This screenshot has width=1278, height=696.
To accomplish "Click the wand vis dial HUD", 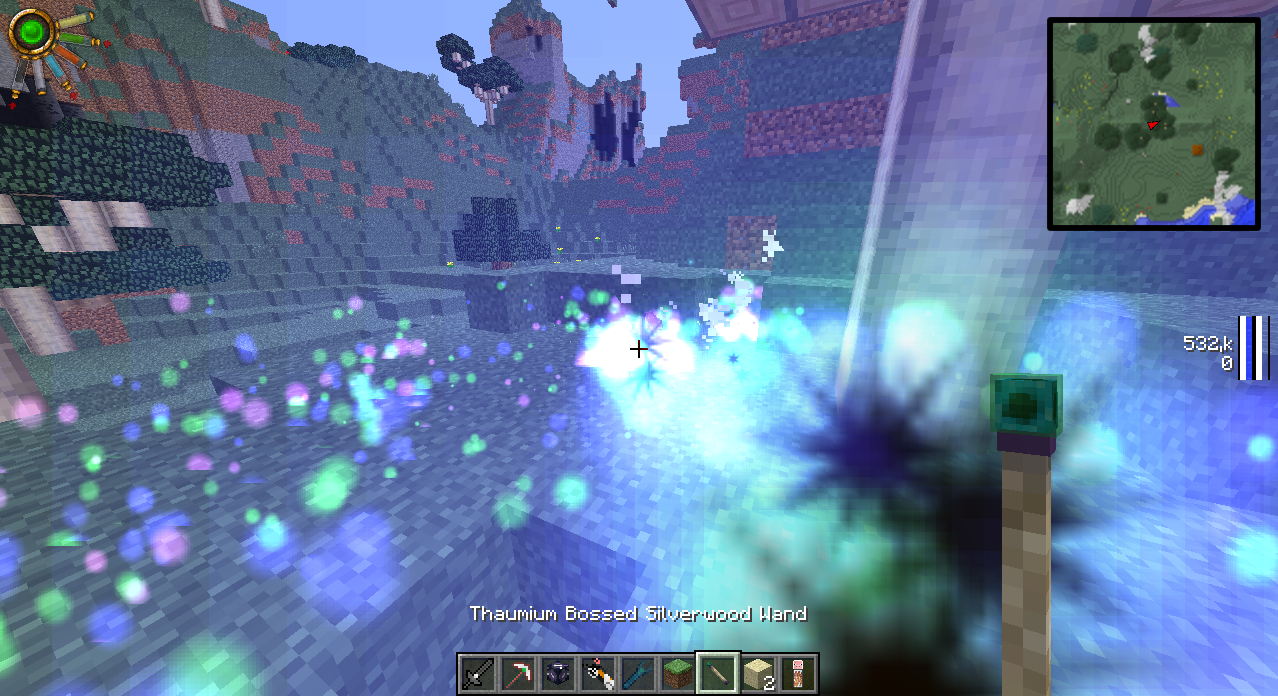I will (x=36, y=36).
